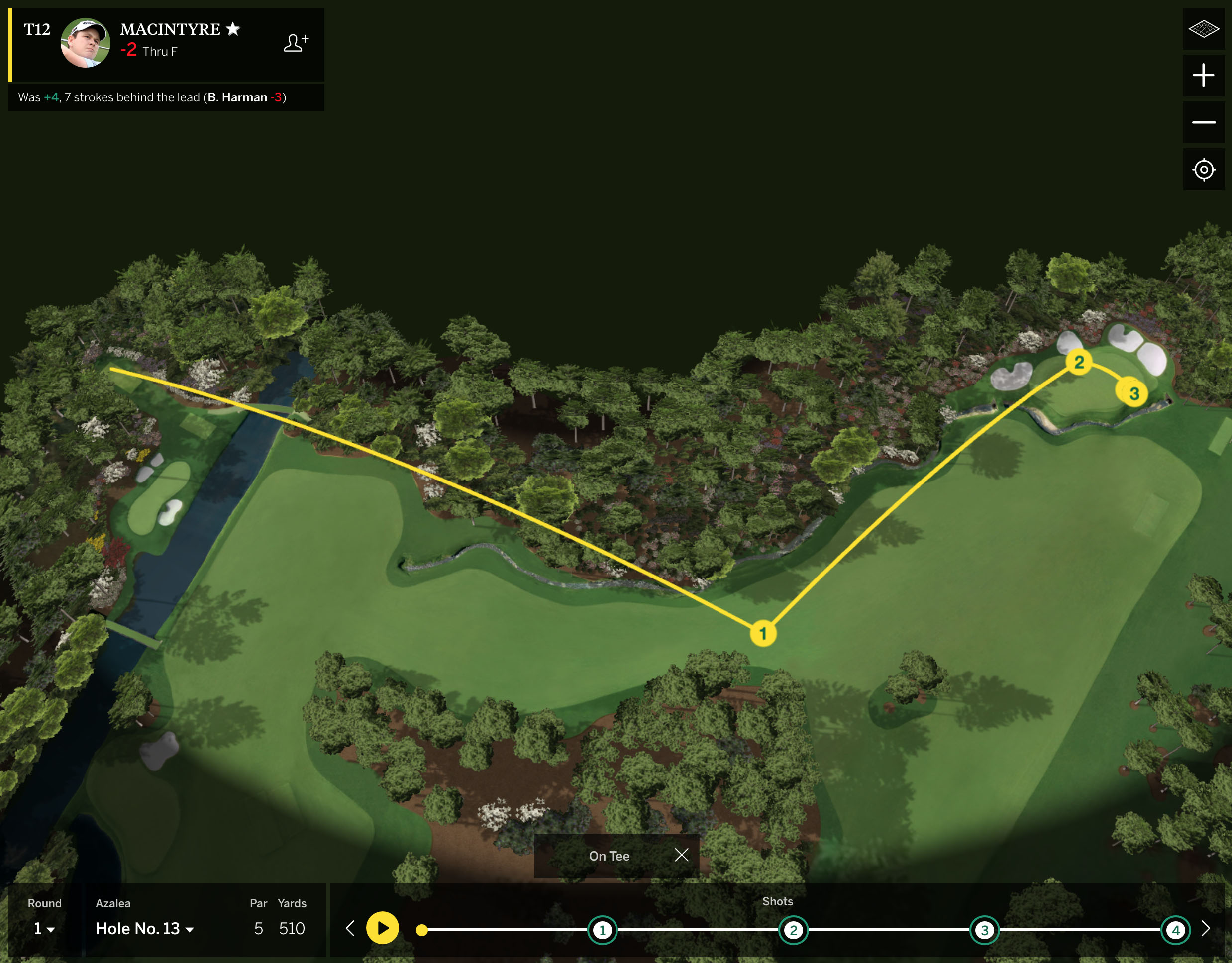
Task: Jump to shot 1 on the timeline
Action: click(x=603, y=930)
